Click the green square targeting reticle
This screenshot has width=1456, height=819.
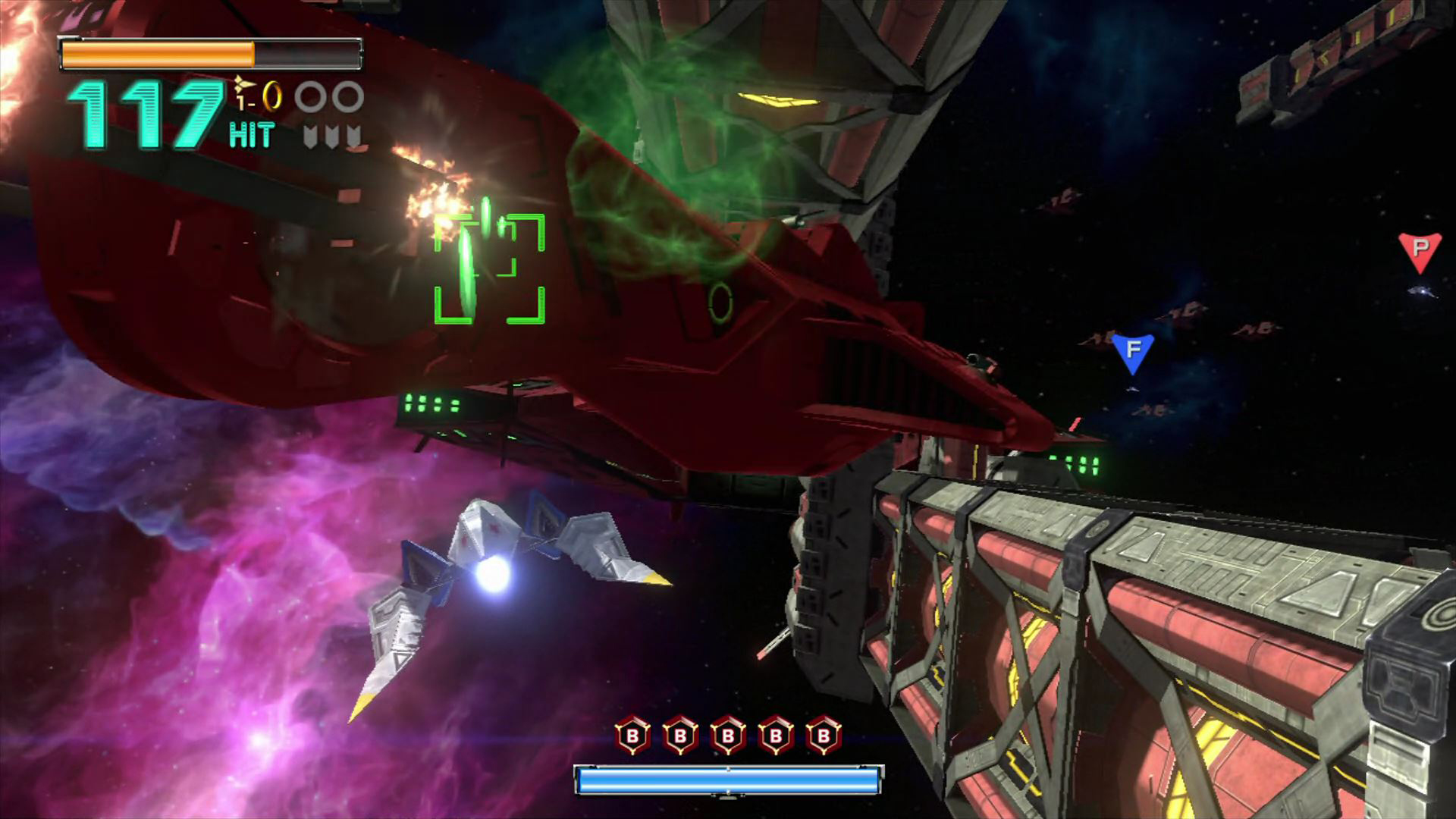(x=490, y=269)
